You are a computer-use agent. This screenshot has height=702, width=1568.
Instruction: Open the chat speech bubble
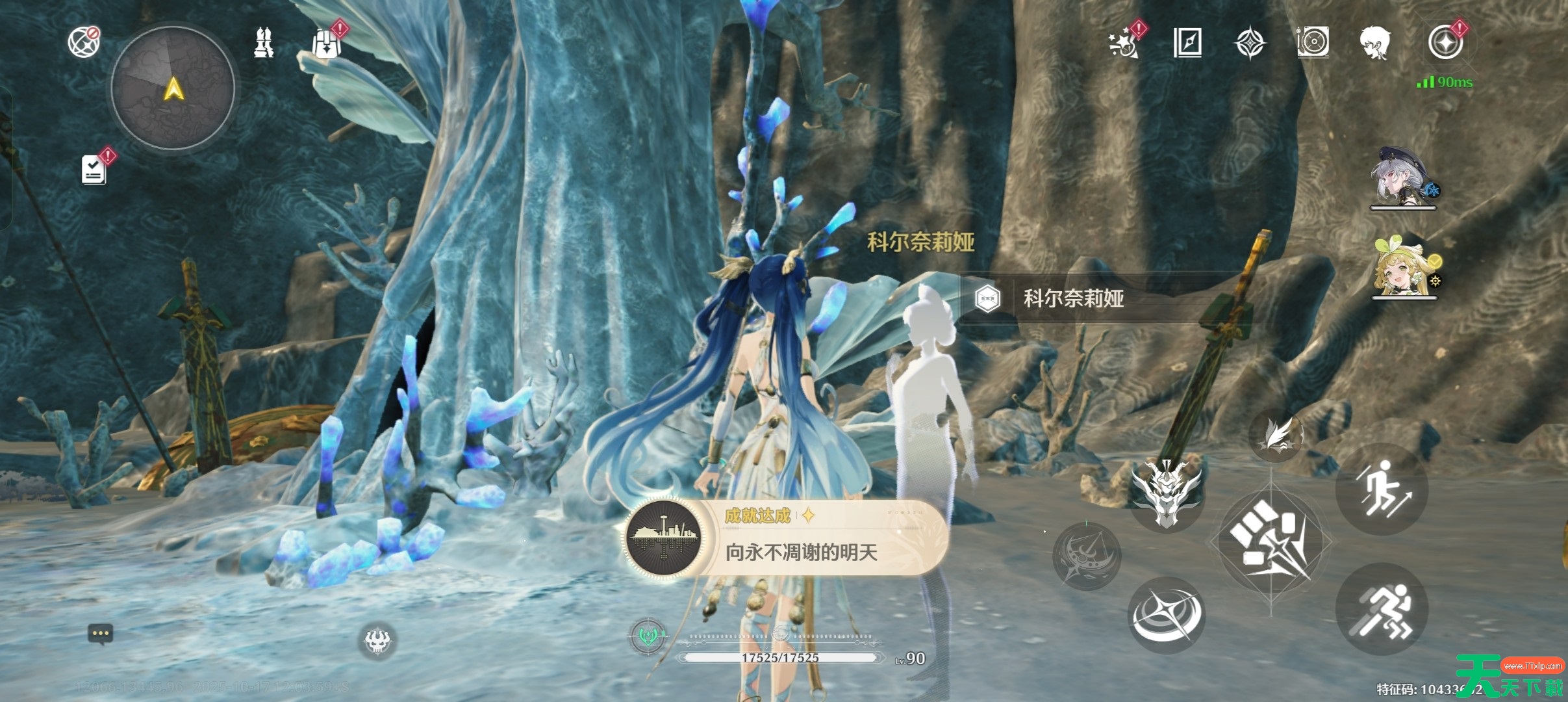point(100,634)
